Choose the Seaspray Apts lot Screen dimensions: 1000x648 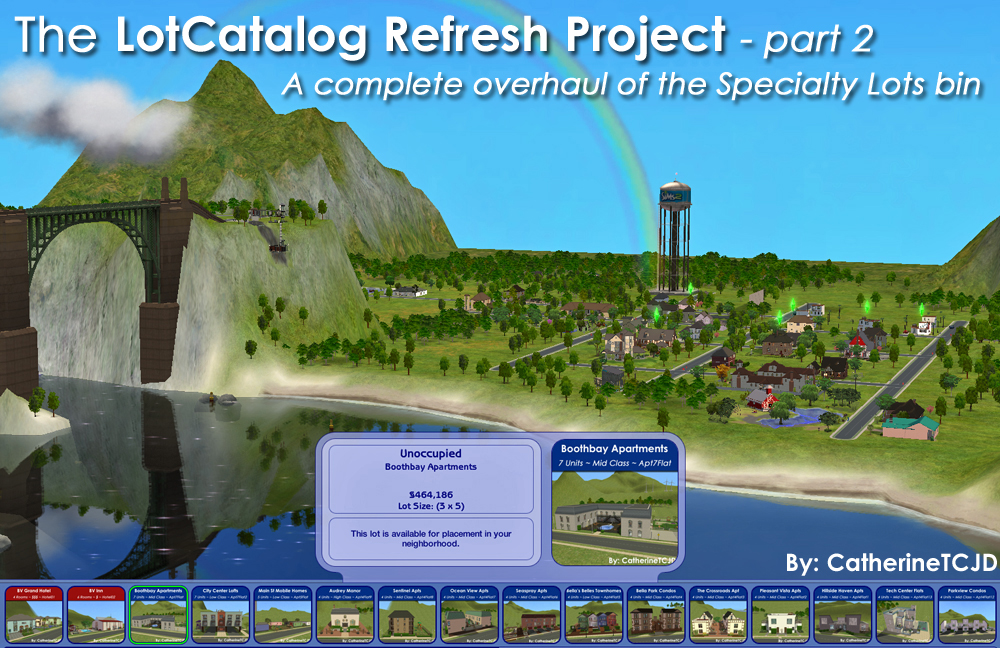(531, 614)
